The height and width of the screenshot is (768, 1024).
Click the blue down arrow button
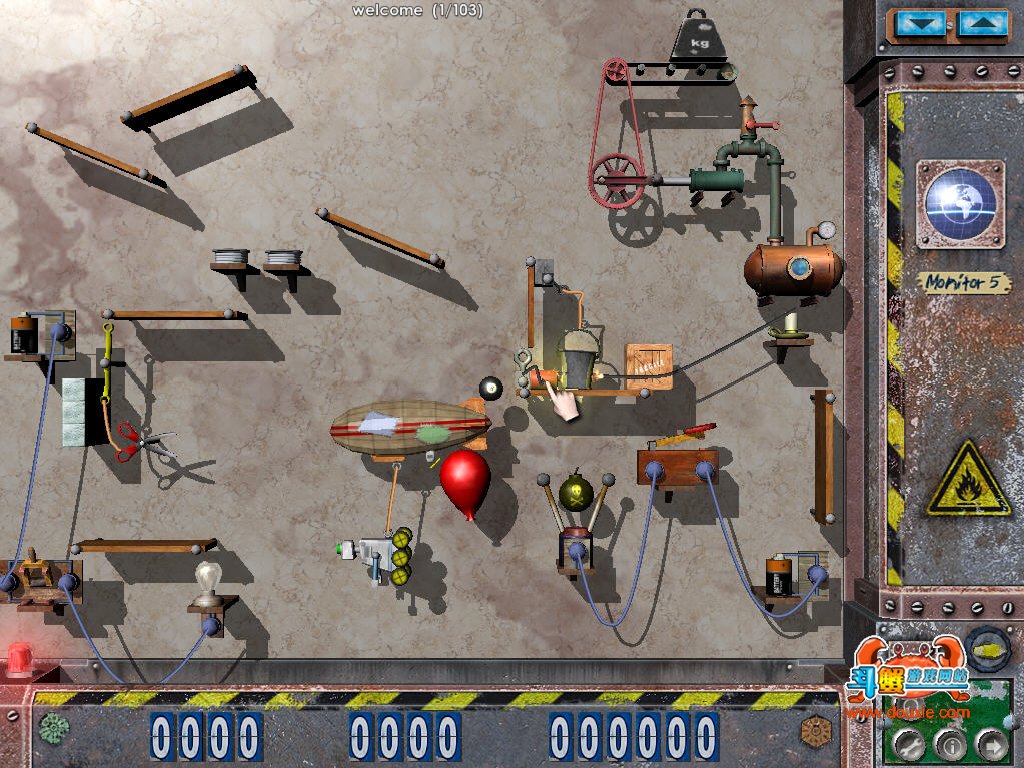[x=919, y=24]
